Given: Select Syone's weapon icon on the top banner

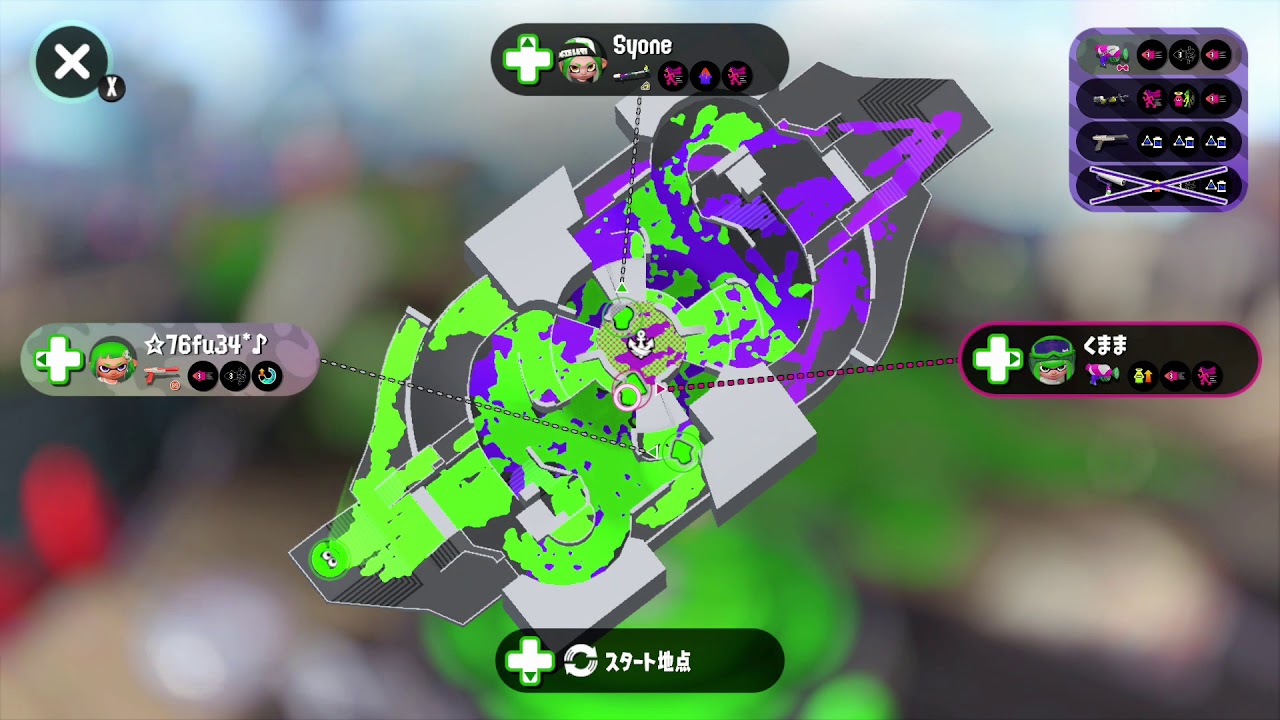Looking at the screenshot, I should (x=632, y=77).
